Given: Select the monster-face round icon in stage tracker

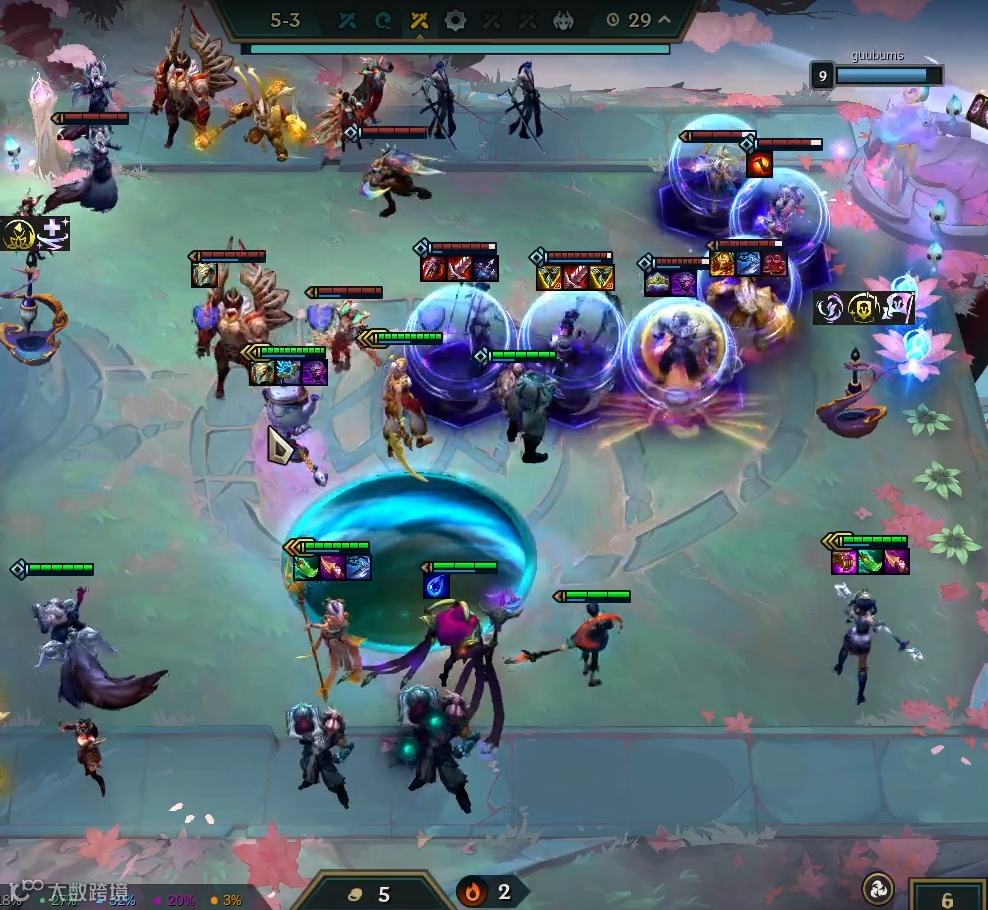Looking at the screenshot, I should (x=564, y=20).
